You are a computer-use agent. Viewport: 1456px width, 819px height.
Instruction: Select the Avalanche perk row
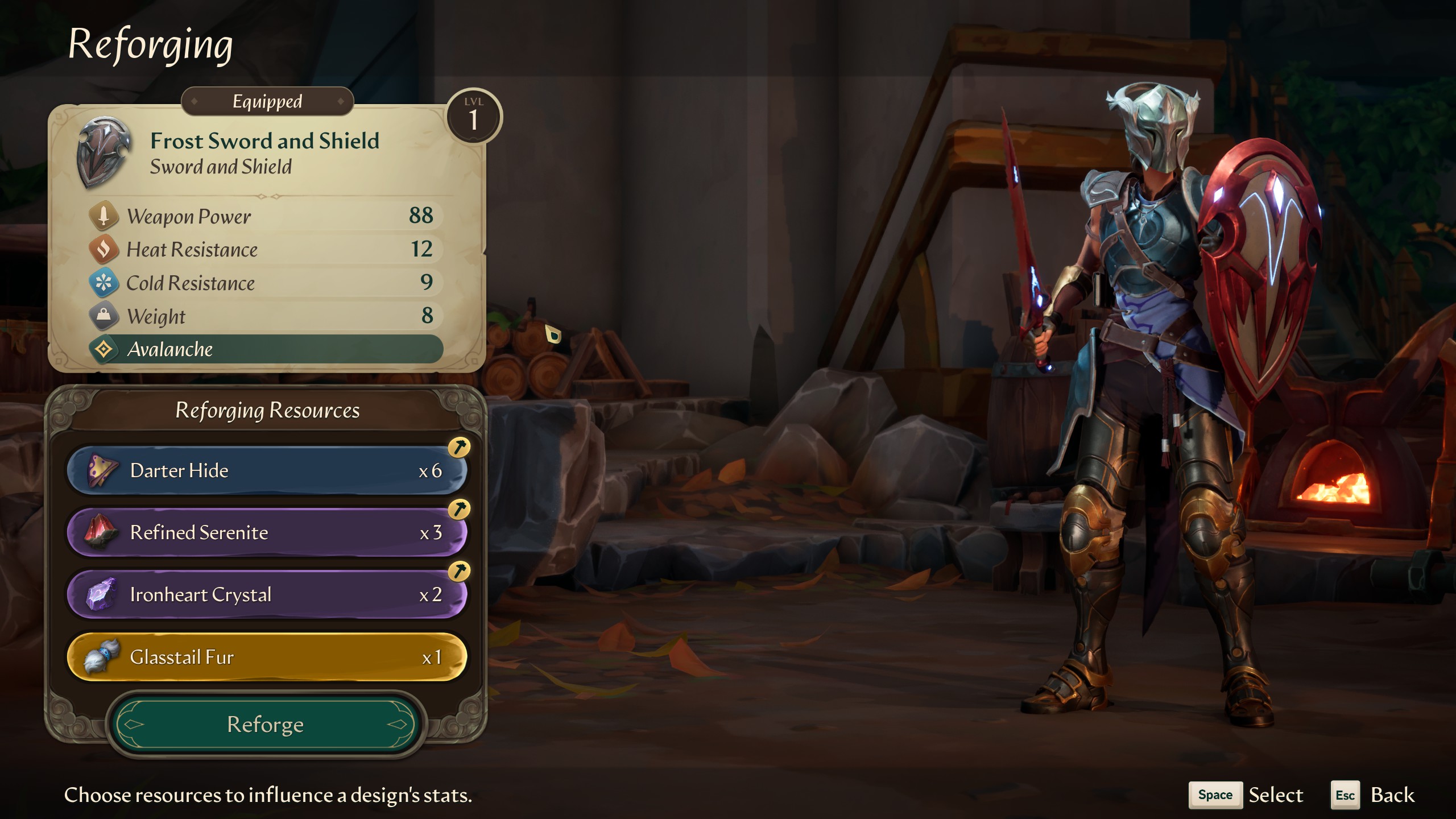266,349
